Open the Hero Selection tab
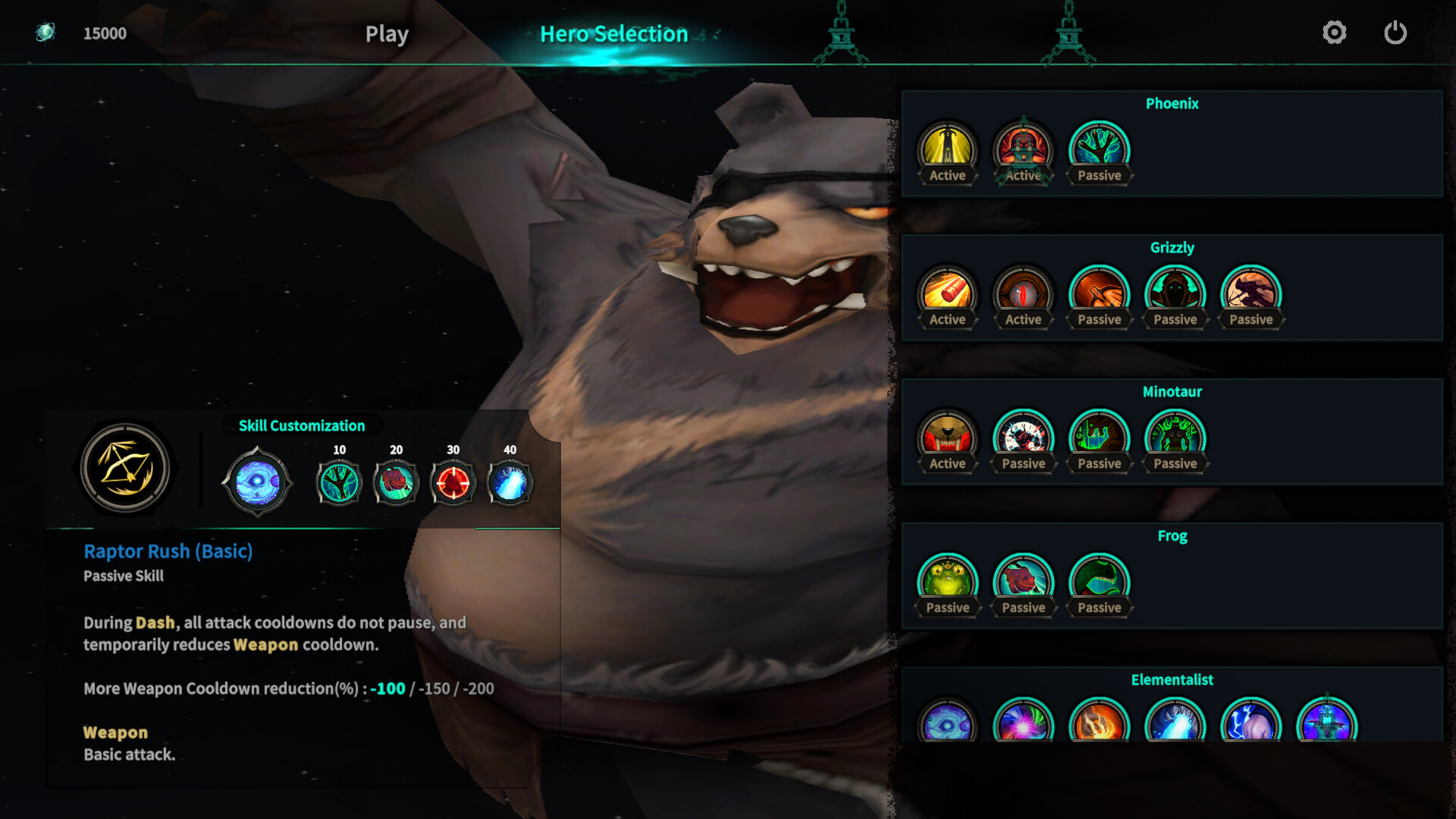The height and width of the screenshot is (819, 1456). click(x=614, y=33)
